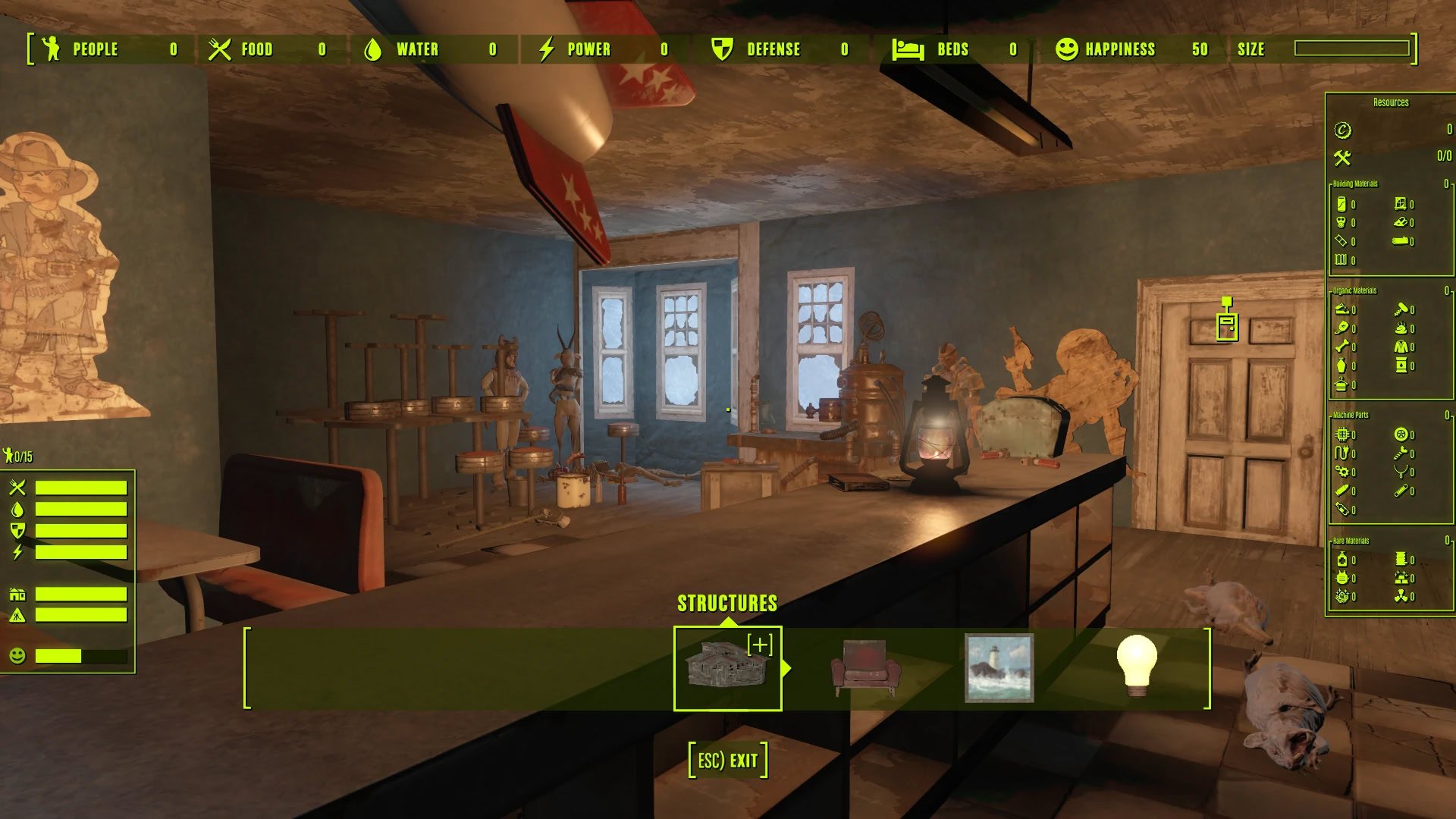Click the ESC) EXIT button
This screenshot has height=819, width=1456.
pyautogui.click(x=727, y=760)
